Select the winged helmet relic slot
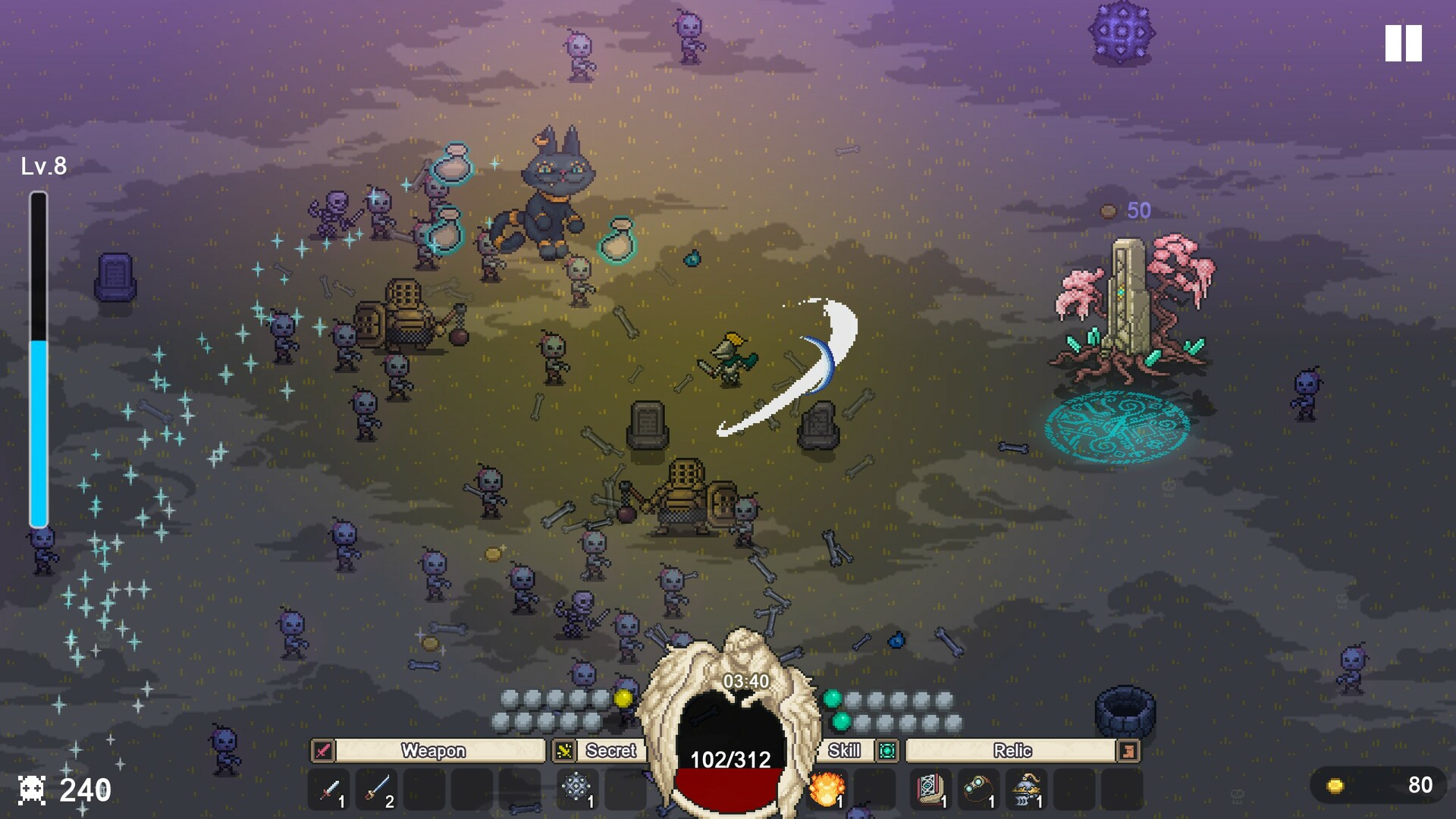 [1027, 789]
